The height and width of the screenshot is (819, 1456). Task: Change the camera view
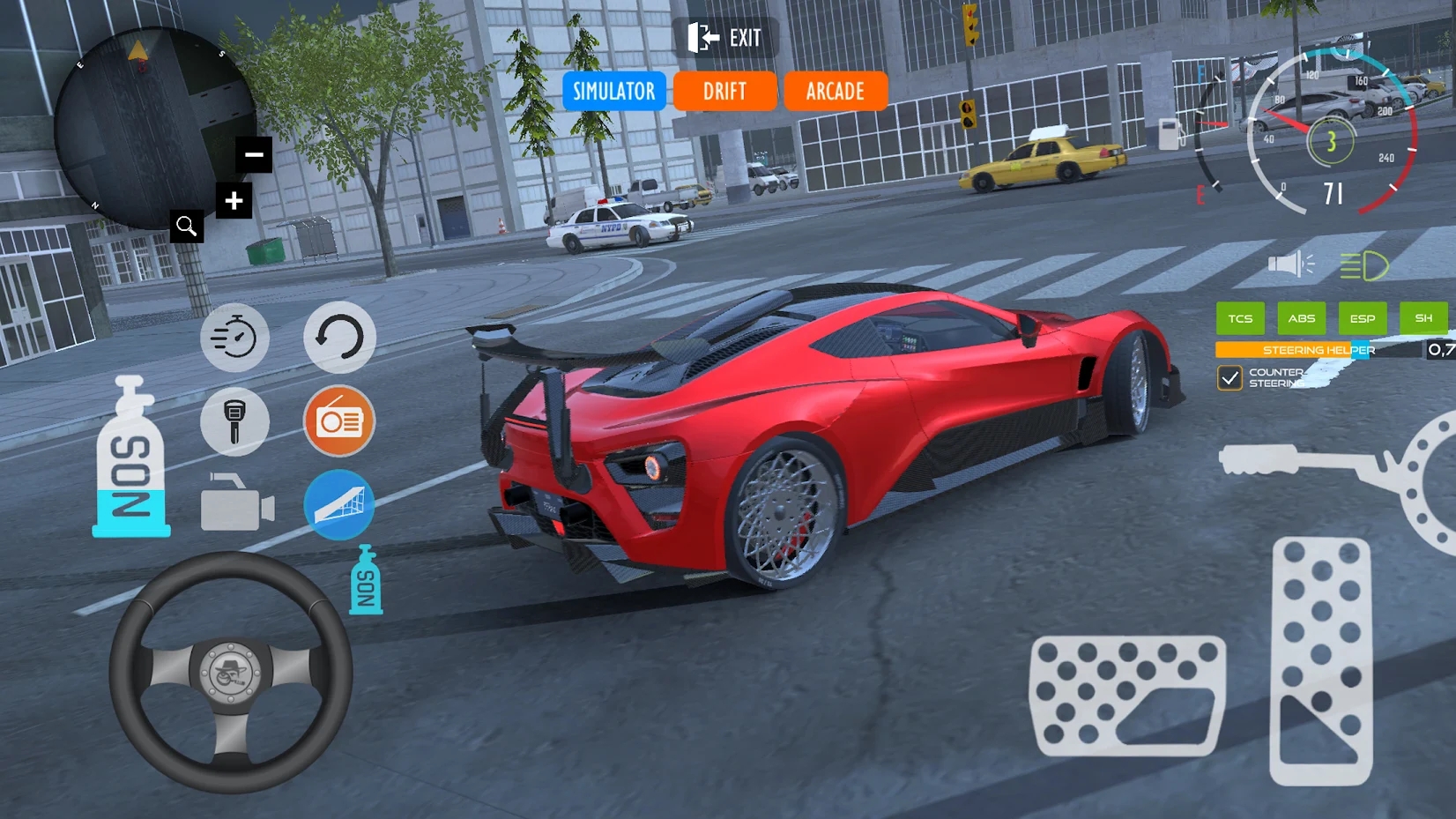pyautogui.click(x=236, y=504)
